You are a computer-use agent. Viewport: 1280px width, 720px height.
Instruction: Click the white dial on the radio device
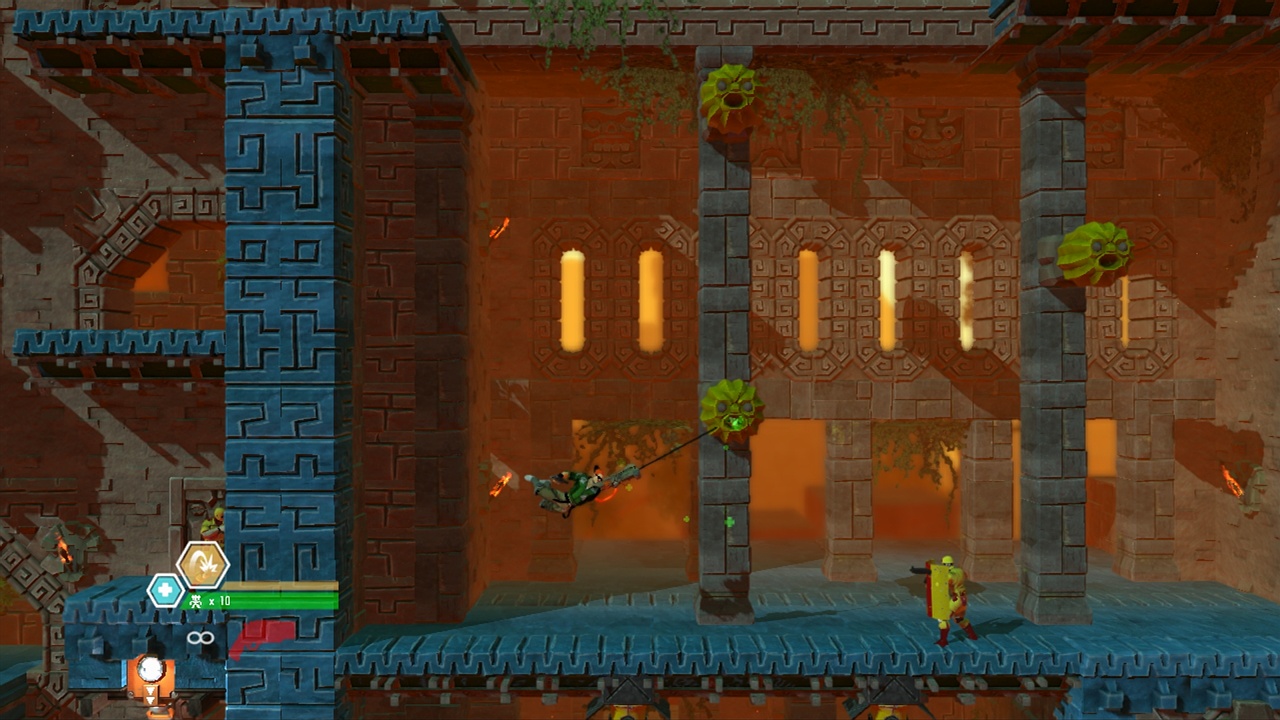(150, 667)
